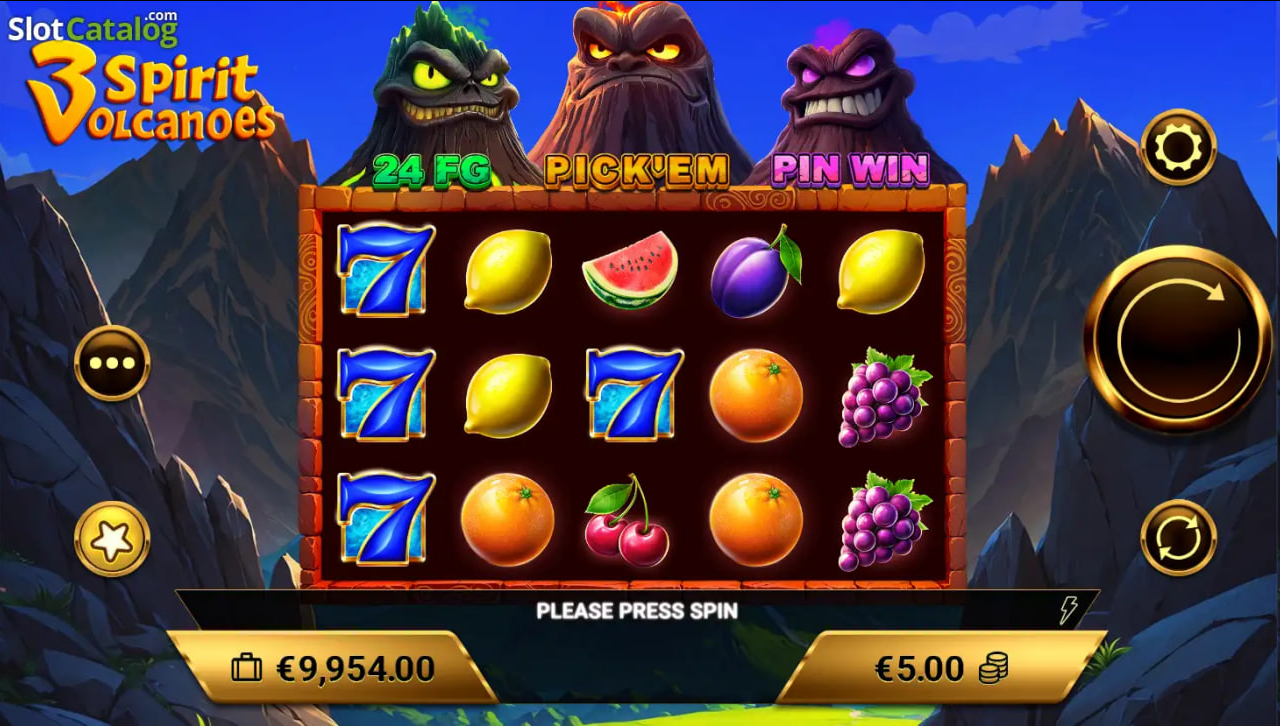1280x726 pixels.
Task: Open the gear settings menu
Action: pyautogui.click(x=1178, y=148)
